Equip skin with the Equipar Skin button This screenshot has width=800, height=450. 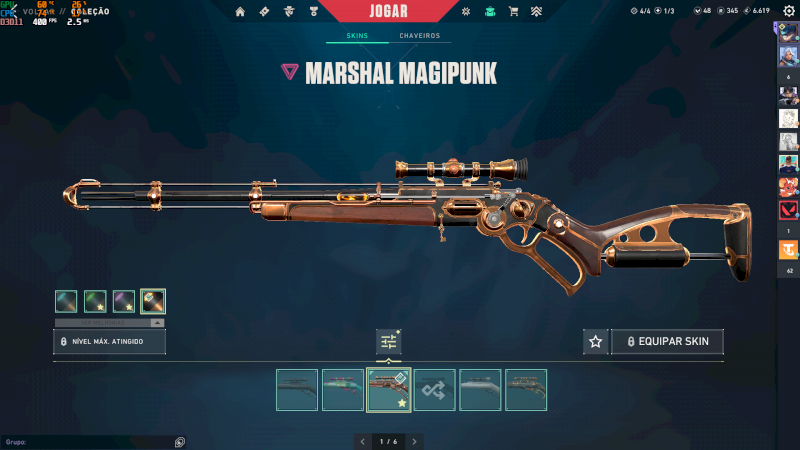click(668, 342)
